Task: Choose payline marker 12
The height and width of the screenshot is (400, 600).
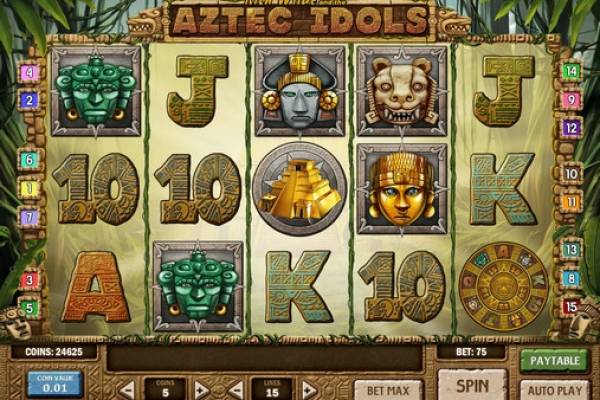Action: click(571, 128)
